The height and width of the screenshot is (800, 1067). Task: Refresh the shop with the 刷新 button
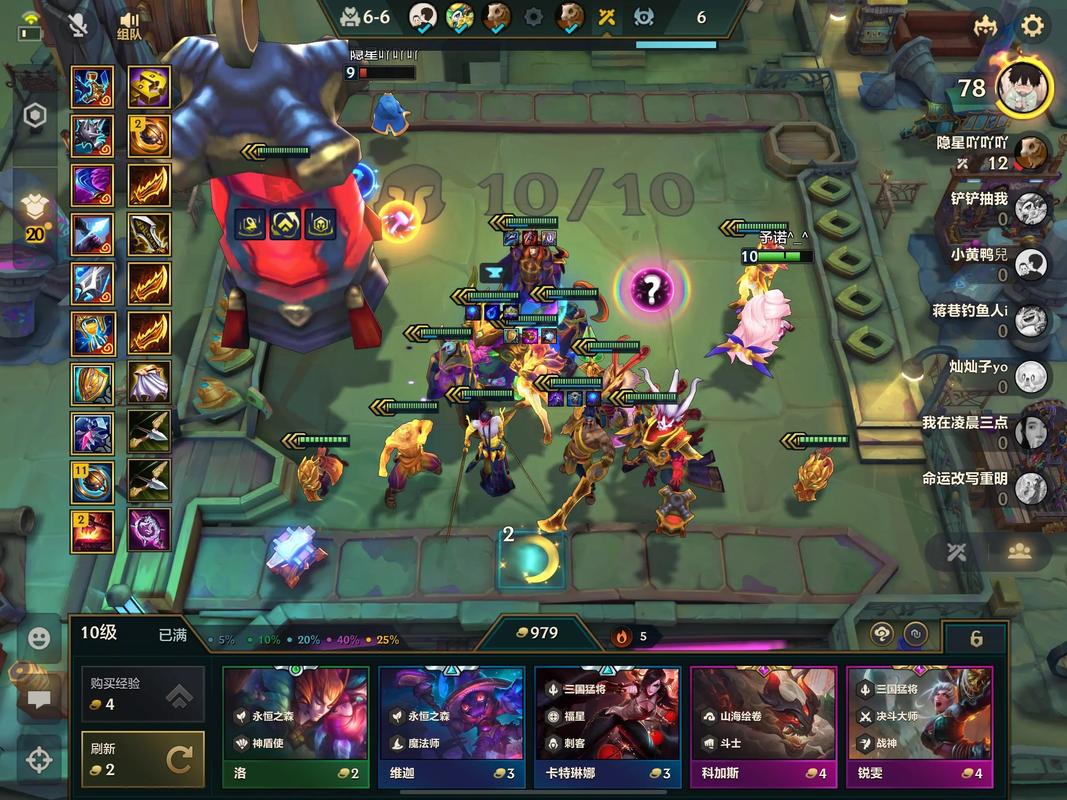[142, 760]
